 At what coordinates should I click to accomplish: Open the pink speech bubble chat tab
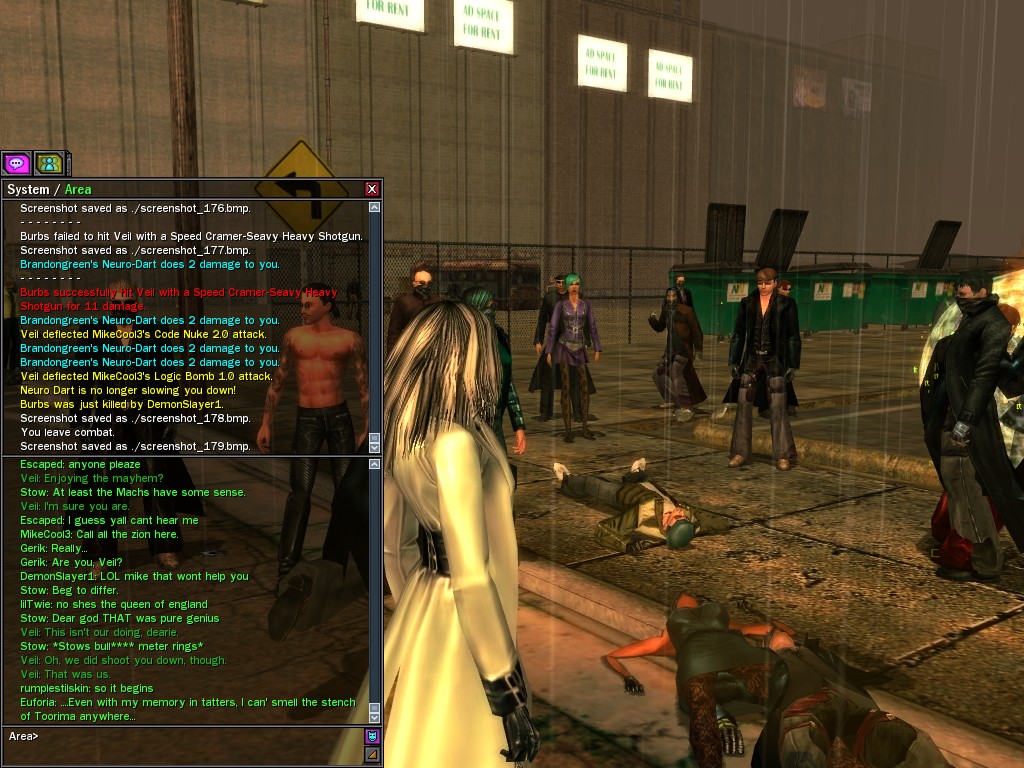point(16,163)
